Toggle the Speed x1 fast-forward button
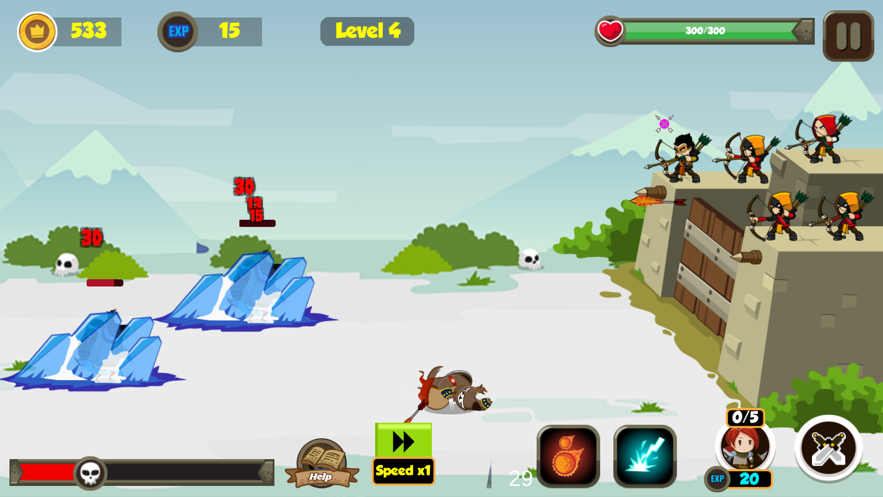 [x=403, y=453]
